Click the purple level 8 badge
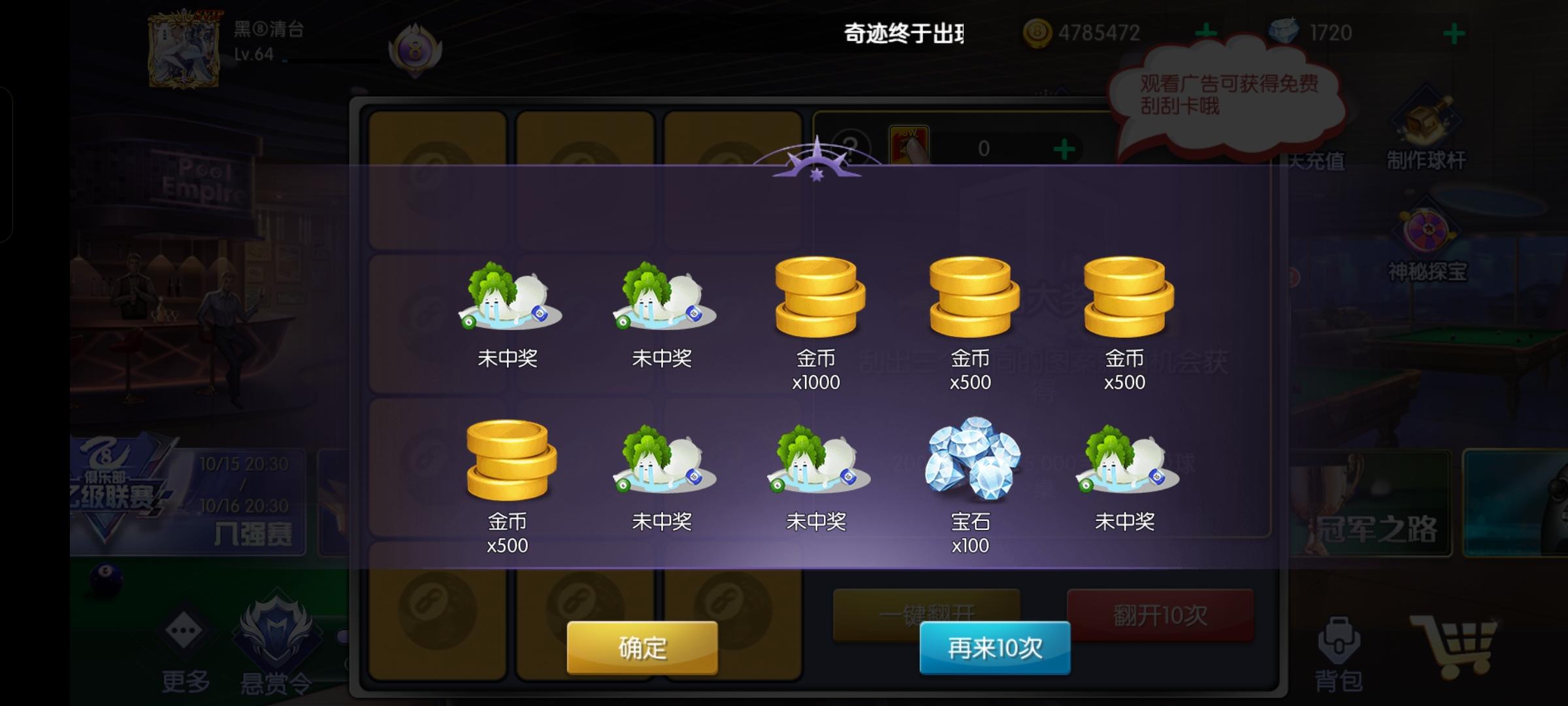Viewport: 1568px width, 706px height. 416,52
